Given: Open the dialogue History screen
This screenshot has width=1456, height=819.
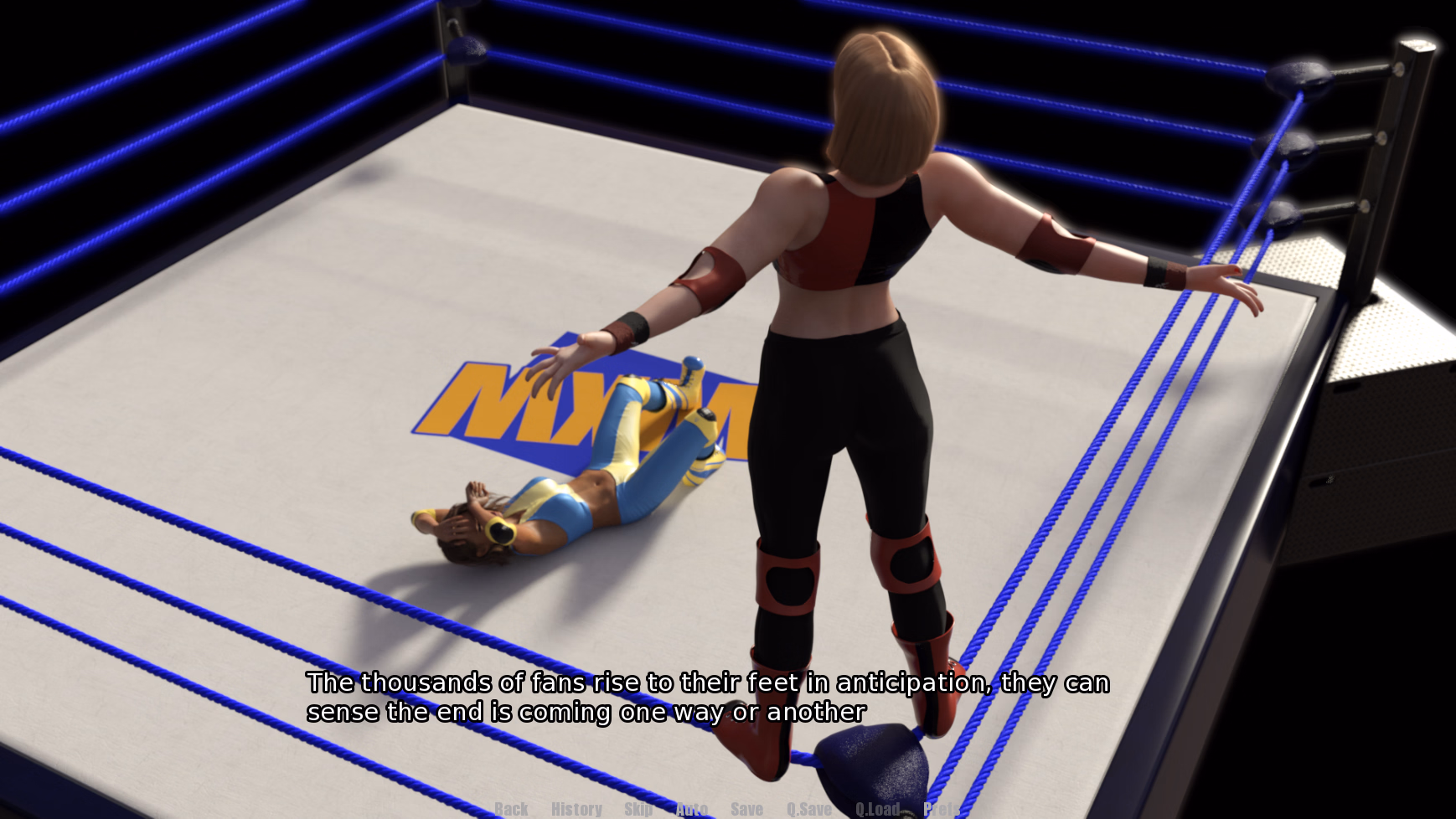Looking at the screenshot, I should pos(576,808).
